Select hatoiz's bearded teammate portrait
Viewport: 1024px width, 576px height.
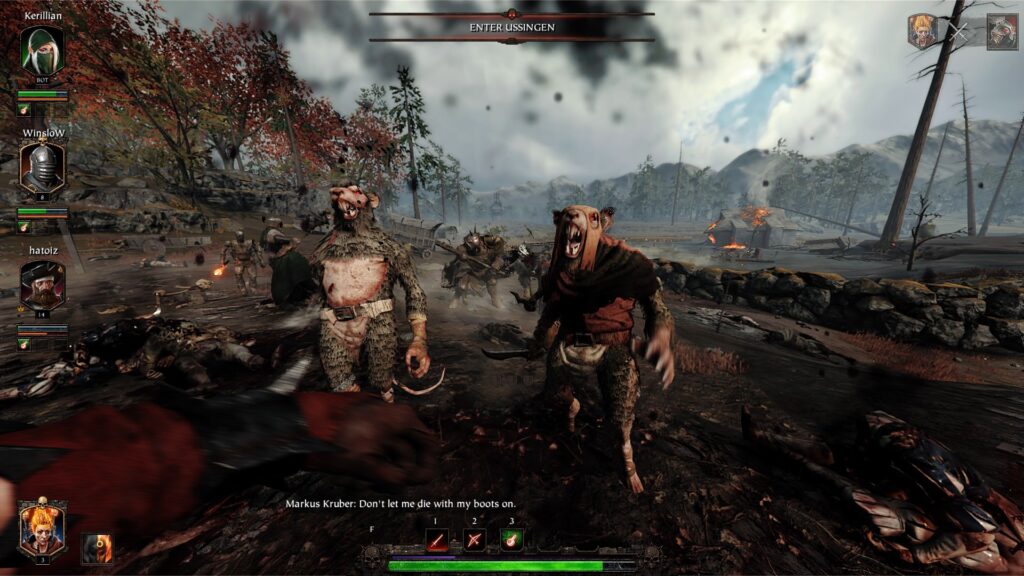[x=42, y=285]
